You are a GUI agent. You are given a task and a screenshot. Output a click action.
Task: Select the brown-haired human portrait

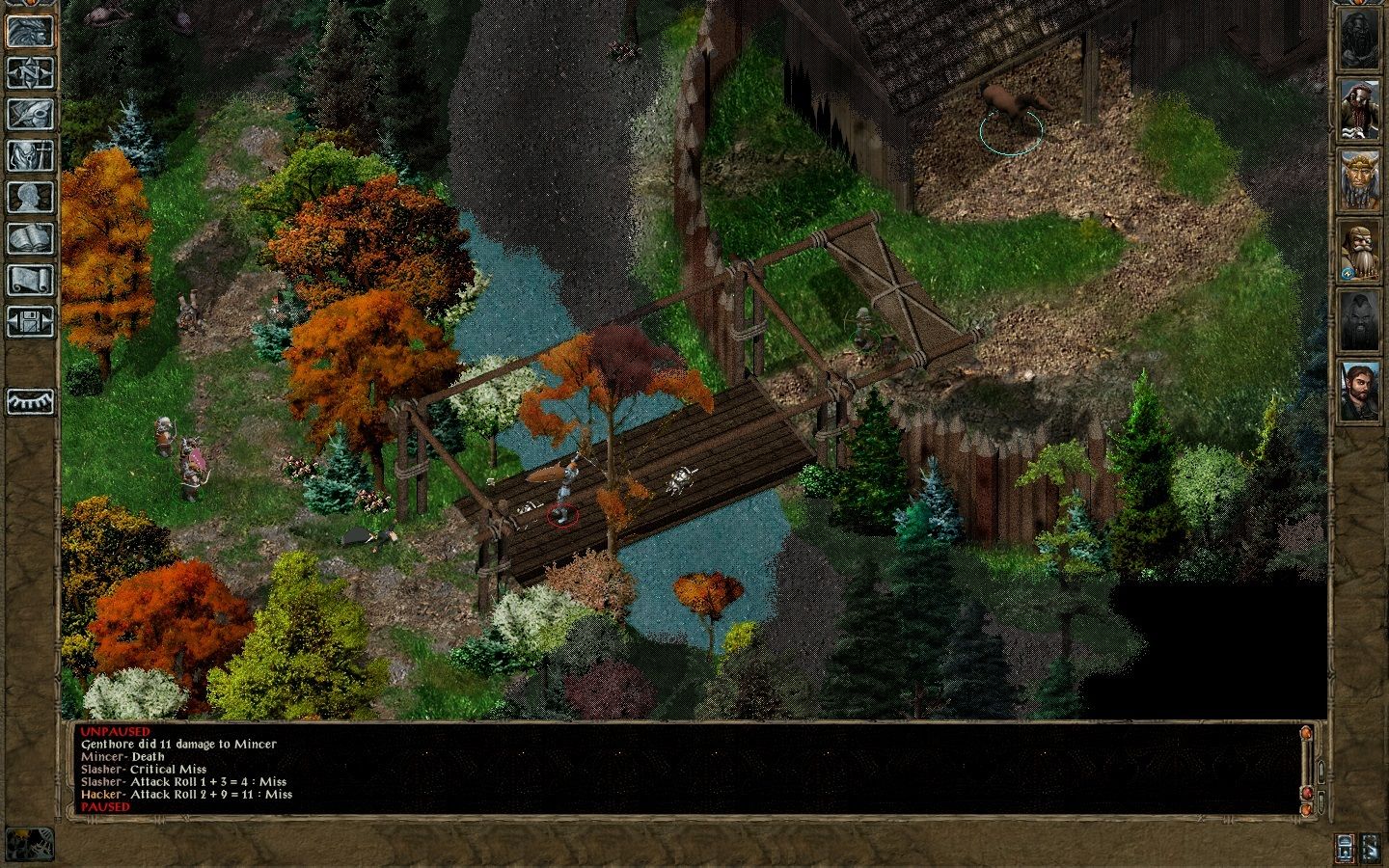coord(1358,391)
